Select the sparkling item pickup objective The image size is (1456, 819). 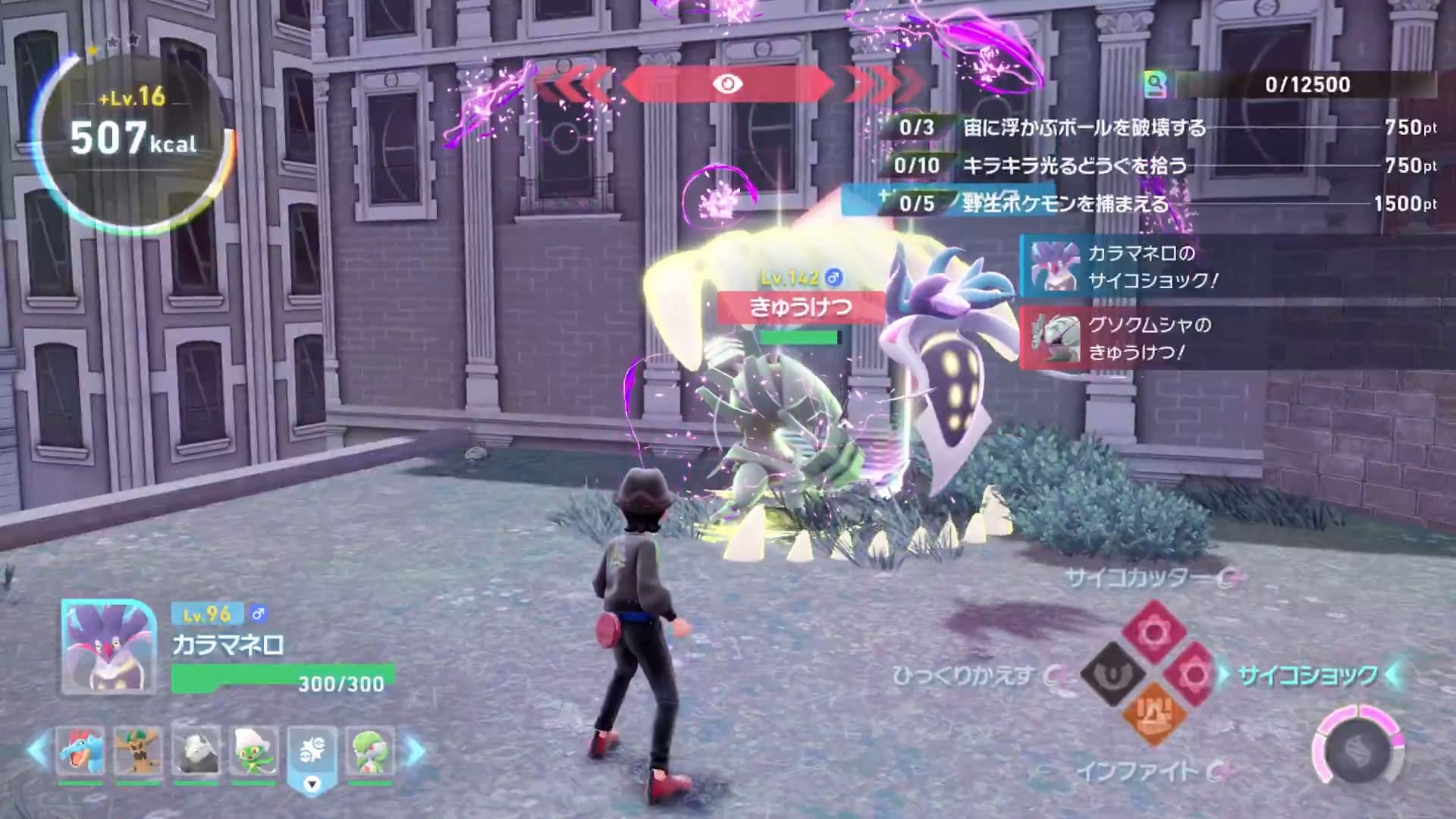point(1075,165)
